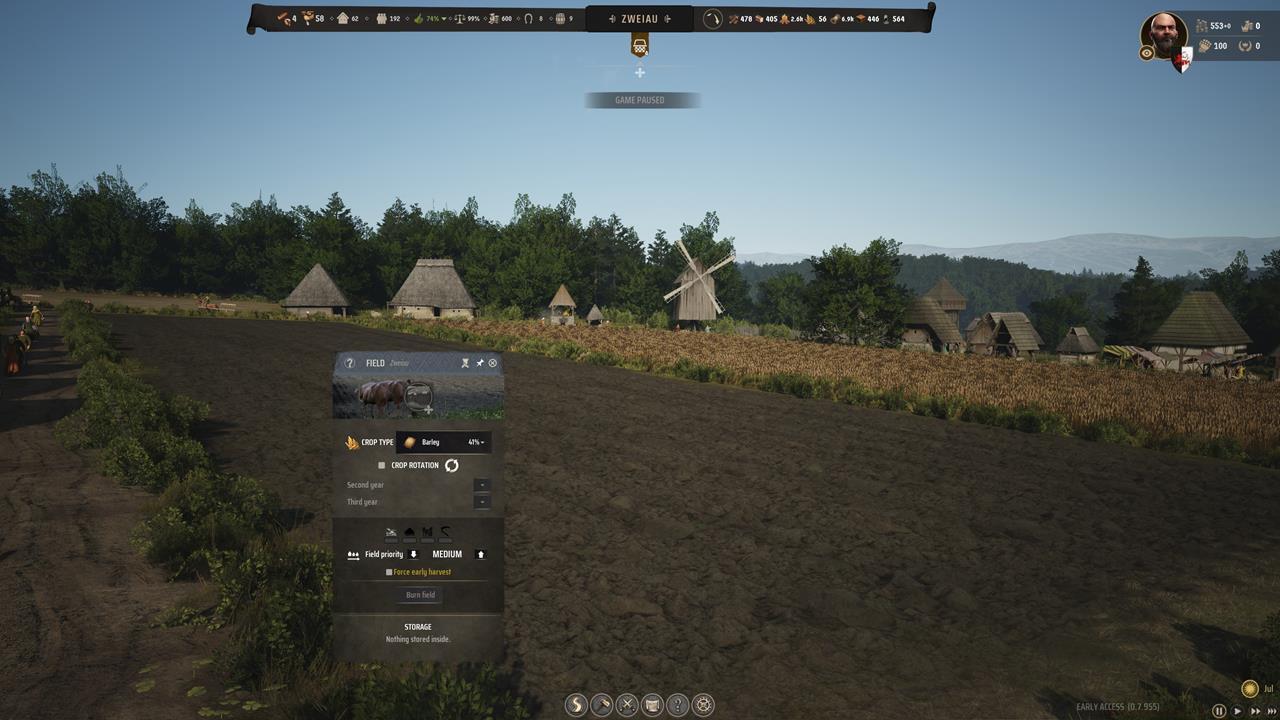Expand the Third year crop selector
This screenshot has height=720, width=1280.
(481, 501)
